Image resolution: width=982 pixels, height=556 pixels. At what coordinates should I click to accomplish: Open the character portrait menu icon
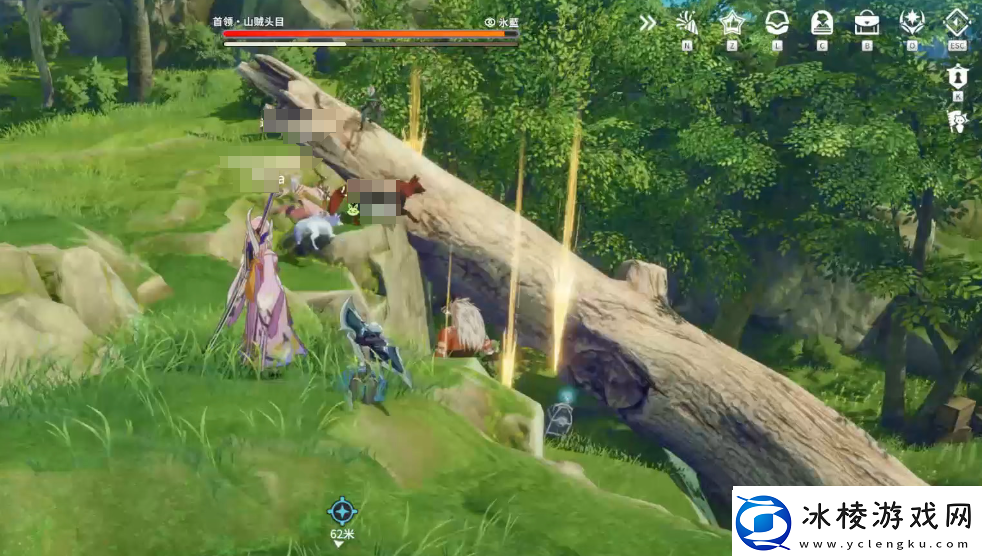coord(822,22)
